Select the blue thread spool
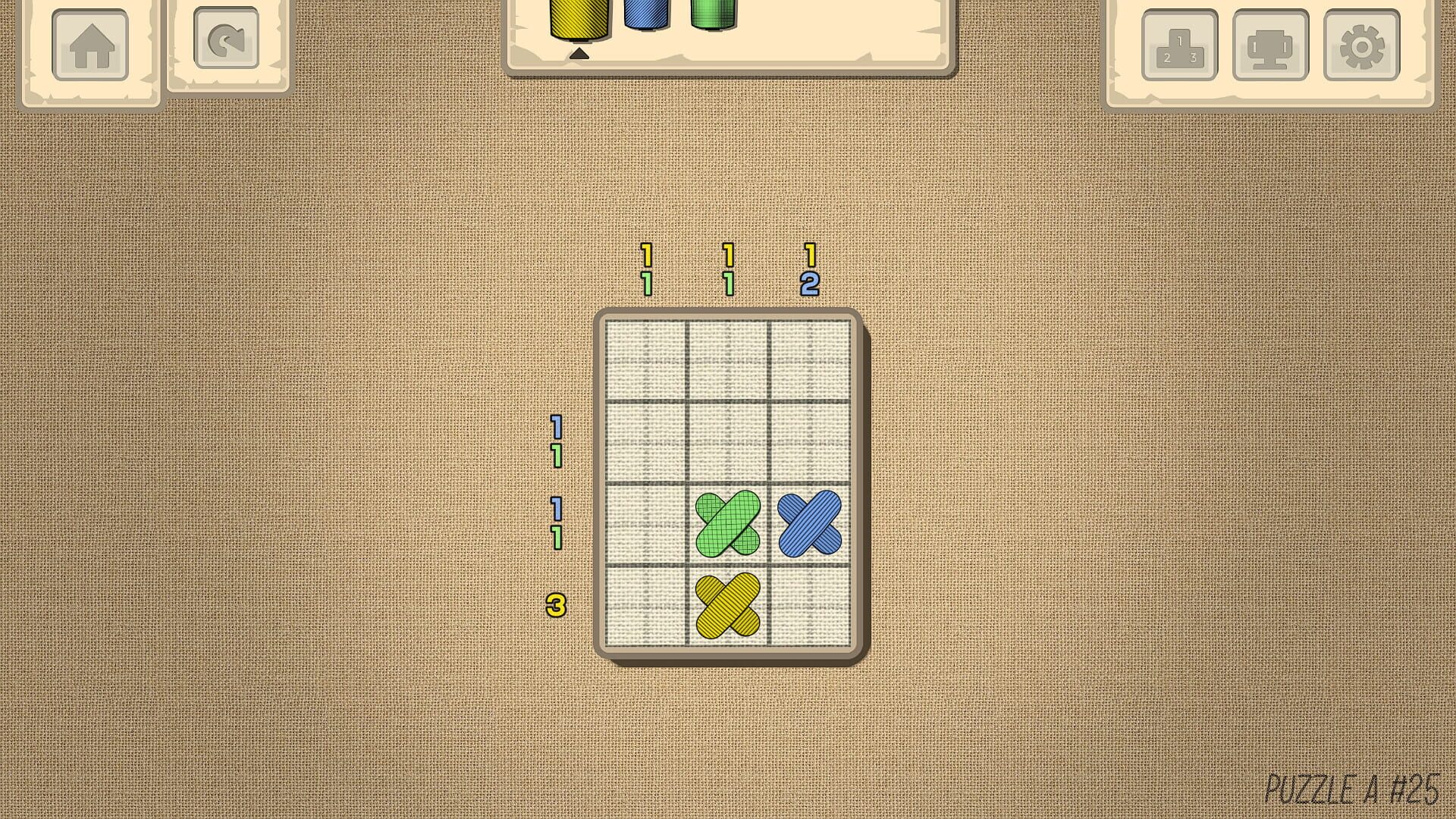The width and height of the screenshot is (1456, 819). [x=645, y=15]
